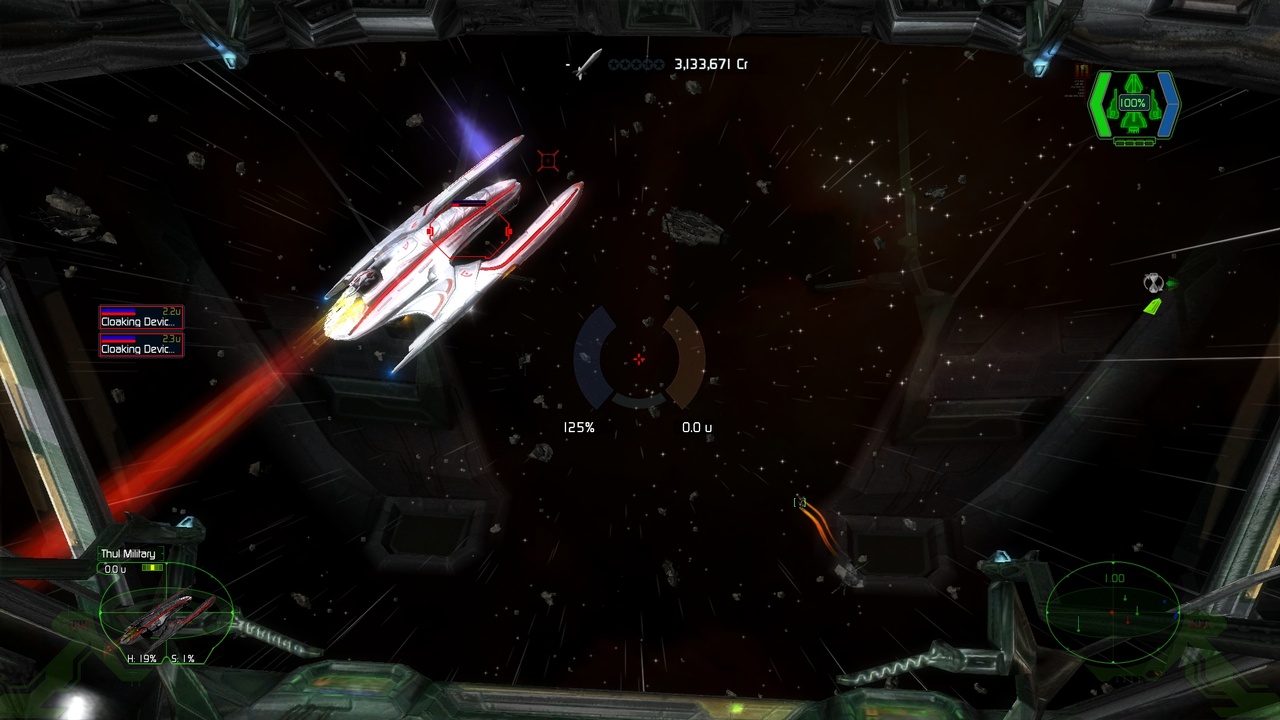Select the Cloaking Device entry at 2.3u
Screen dimensions: 1280x720
(141, 345)
